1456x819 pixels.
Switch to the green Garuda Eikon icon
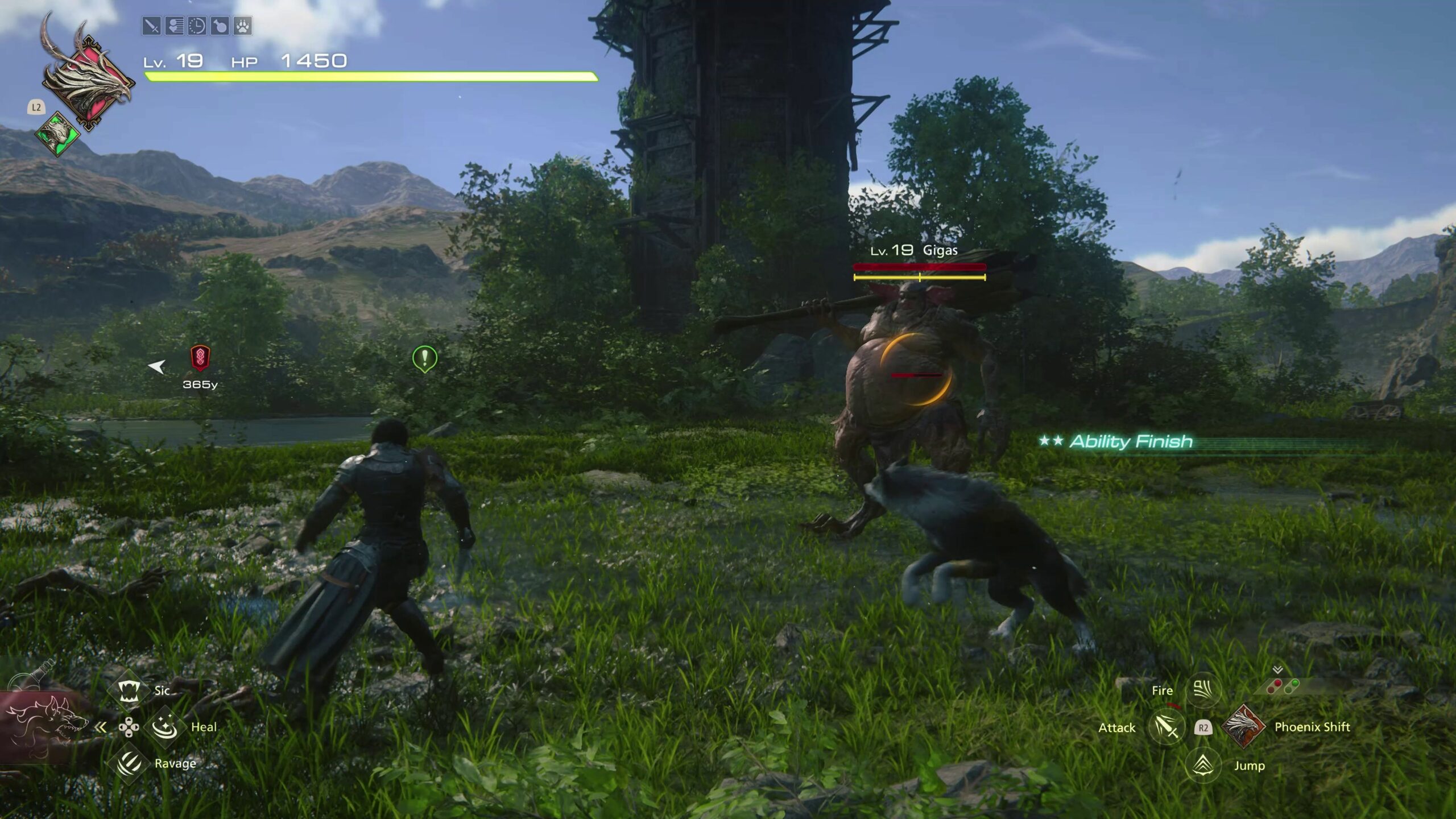click(57, 134)
